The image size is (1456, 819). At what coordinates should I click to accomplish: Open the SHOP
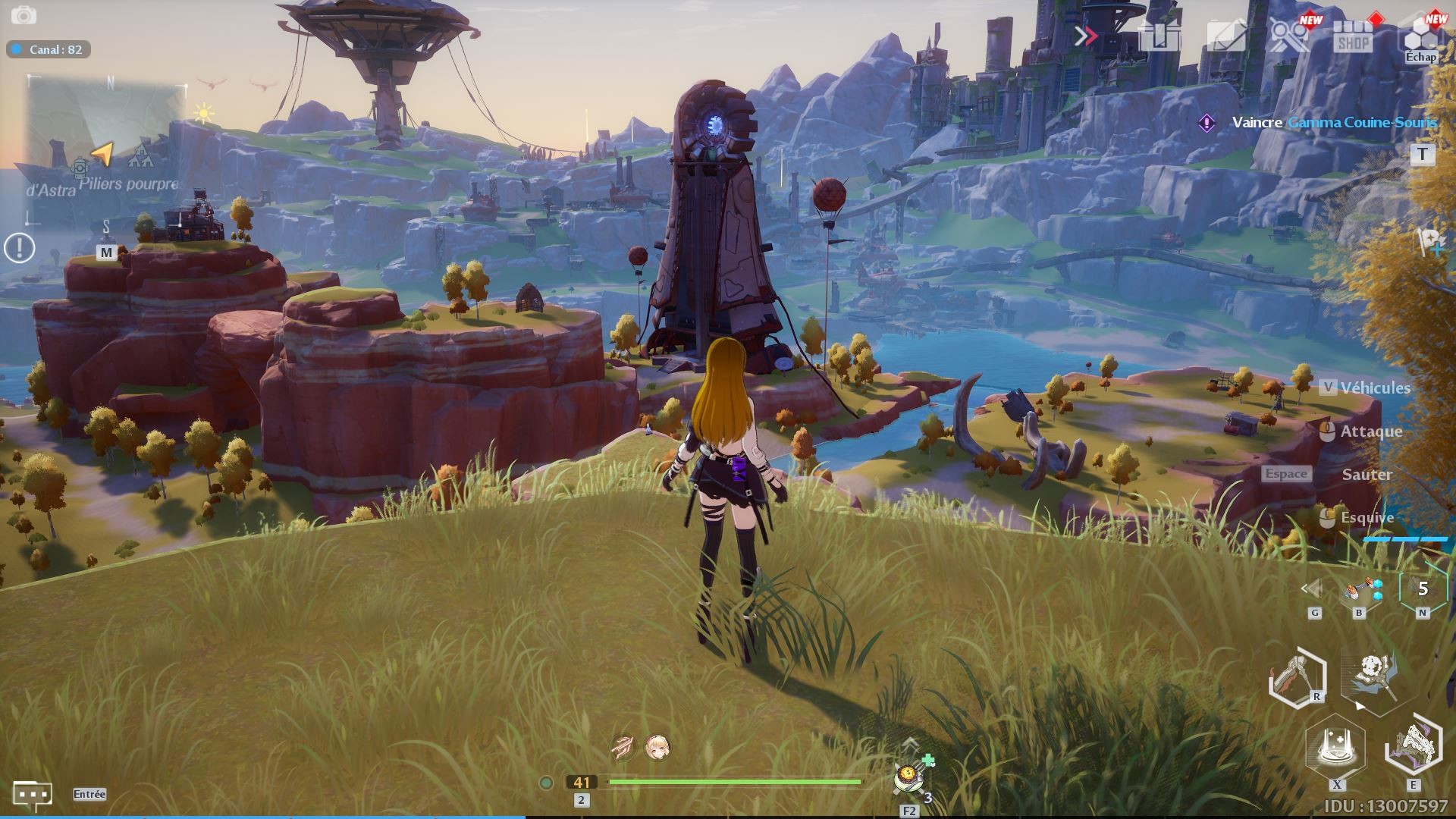1354,36
